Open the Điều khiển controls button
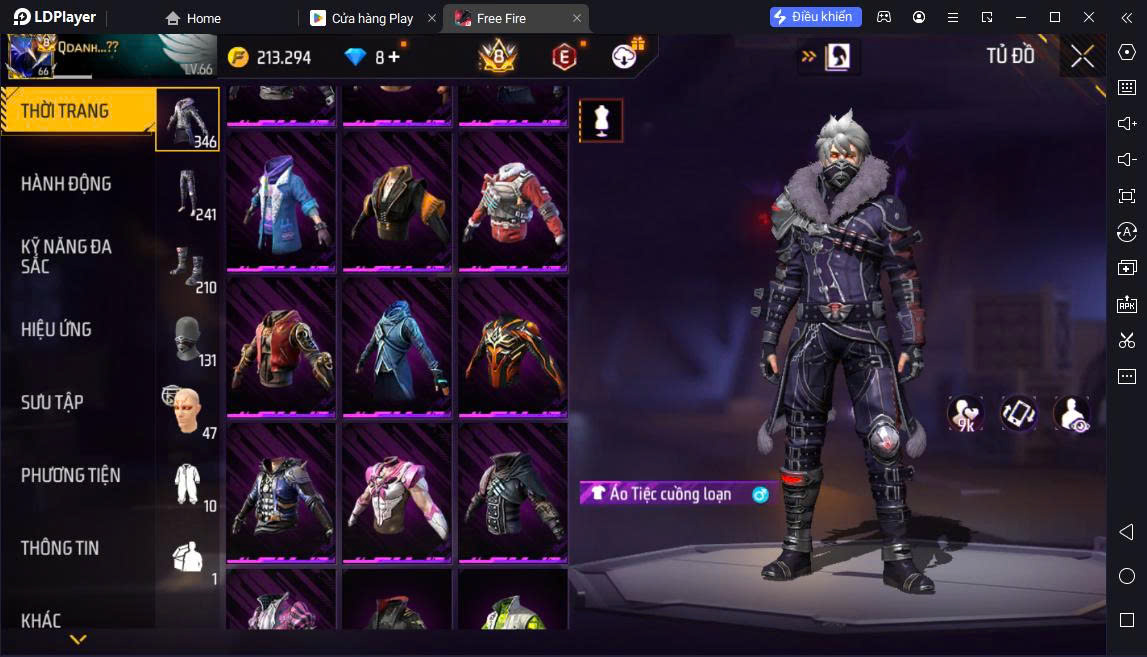This screenshot has height=657, width=1147. (815, 17)
